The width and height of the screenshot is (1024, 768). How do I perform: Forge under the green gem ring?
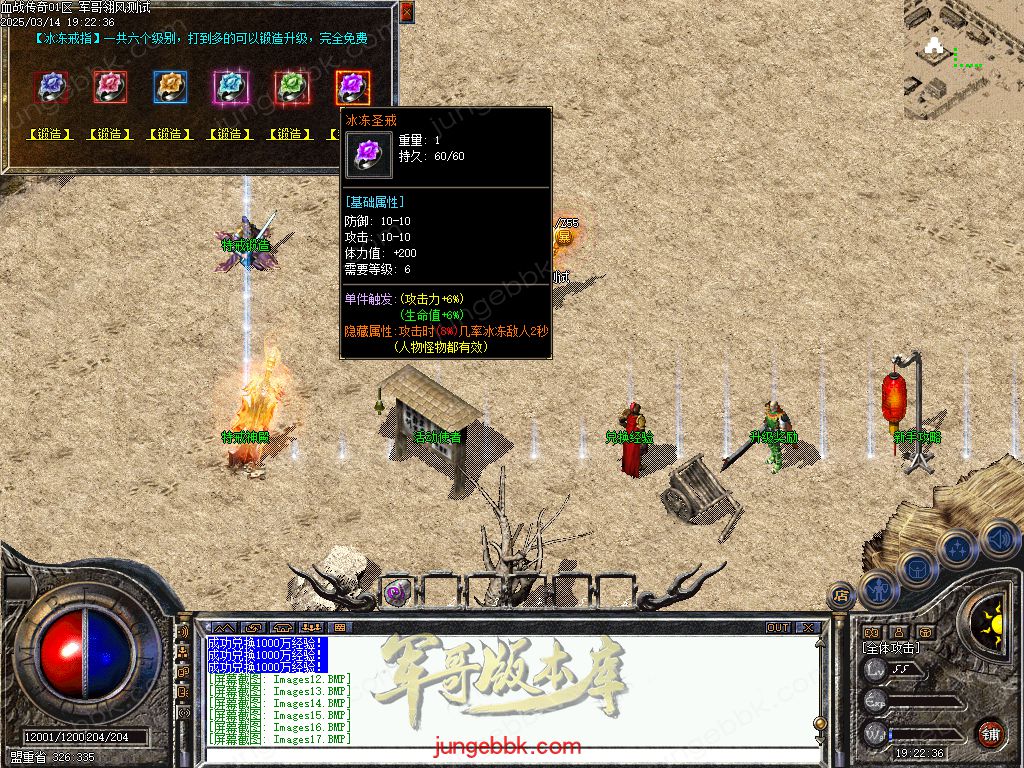pyautogui.click(x=290, y=134)
